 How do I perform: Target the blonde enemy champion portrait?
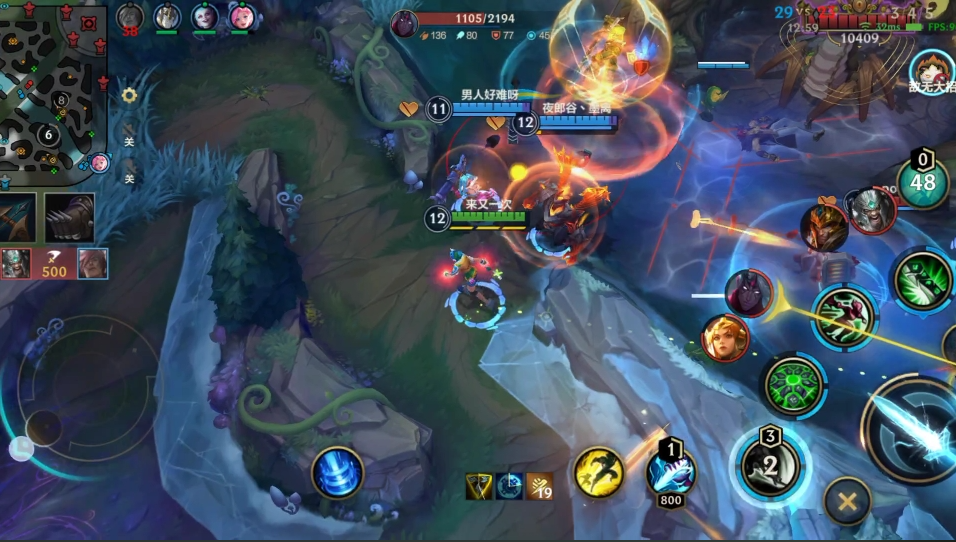[x=725, y=338]
